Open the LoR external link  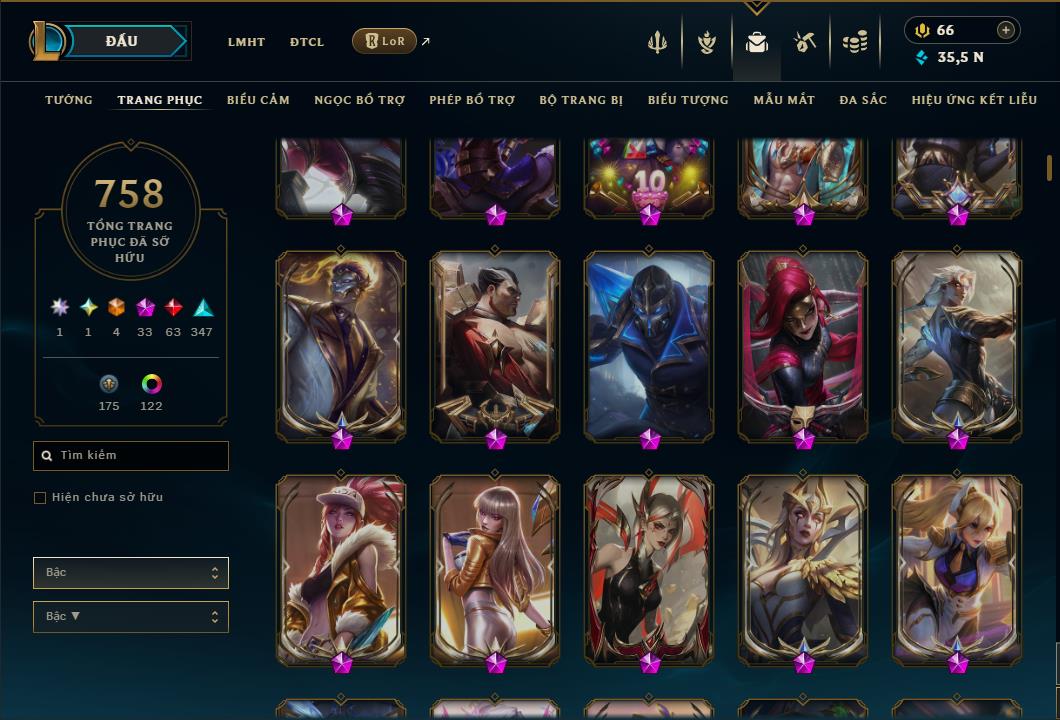pos(385,41)
